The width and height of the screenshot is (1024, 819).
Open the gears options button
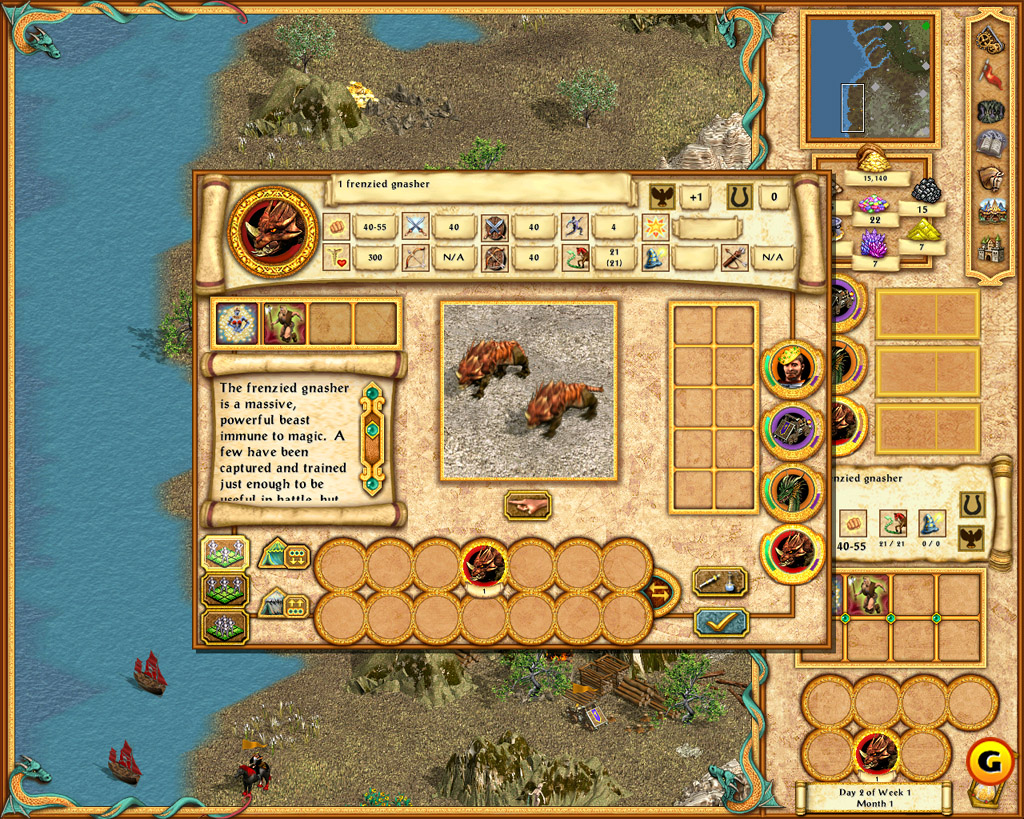click(x=990, y=40)
